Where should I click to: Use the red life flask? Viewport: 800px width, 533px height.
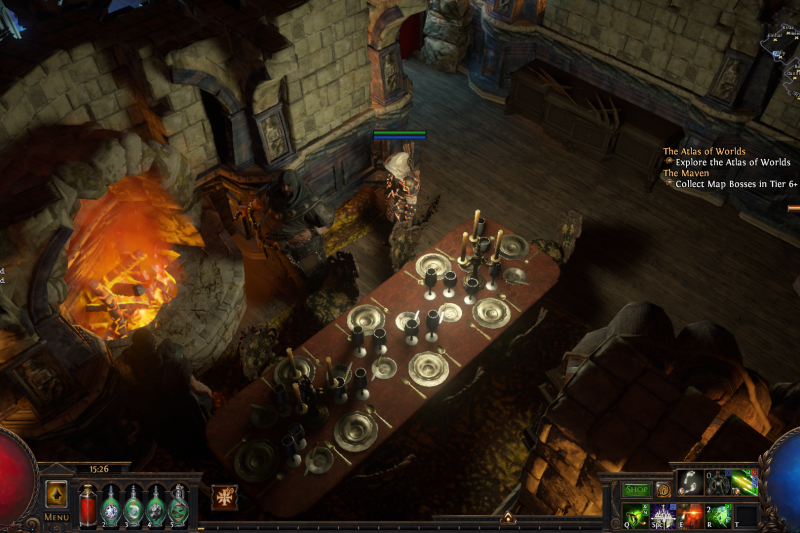tap(88, 503)
